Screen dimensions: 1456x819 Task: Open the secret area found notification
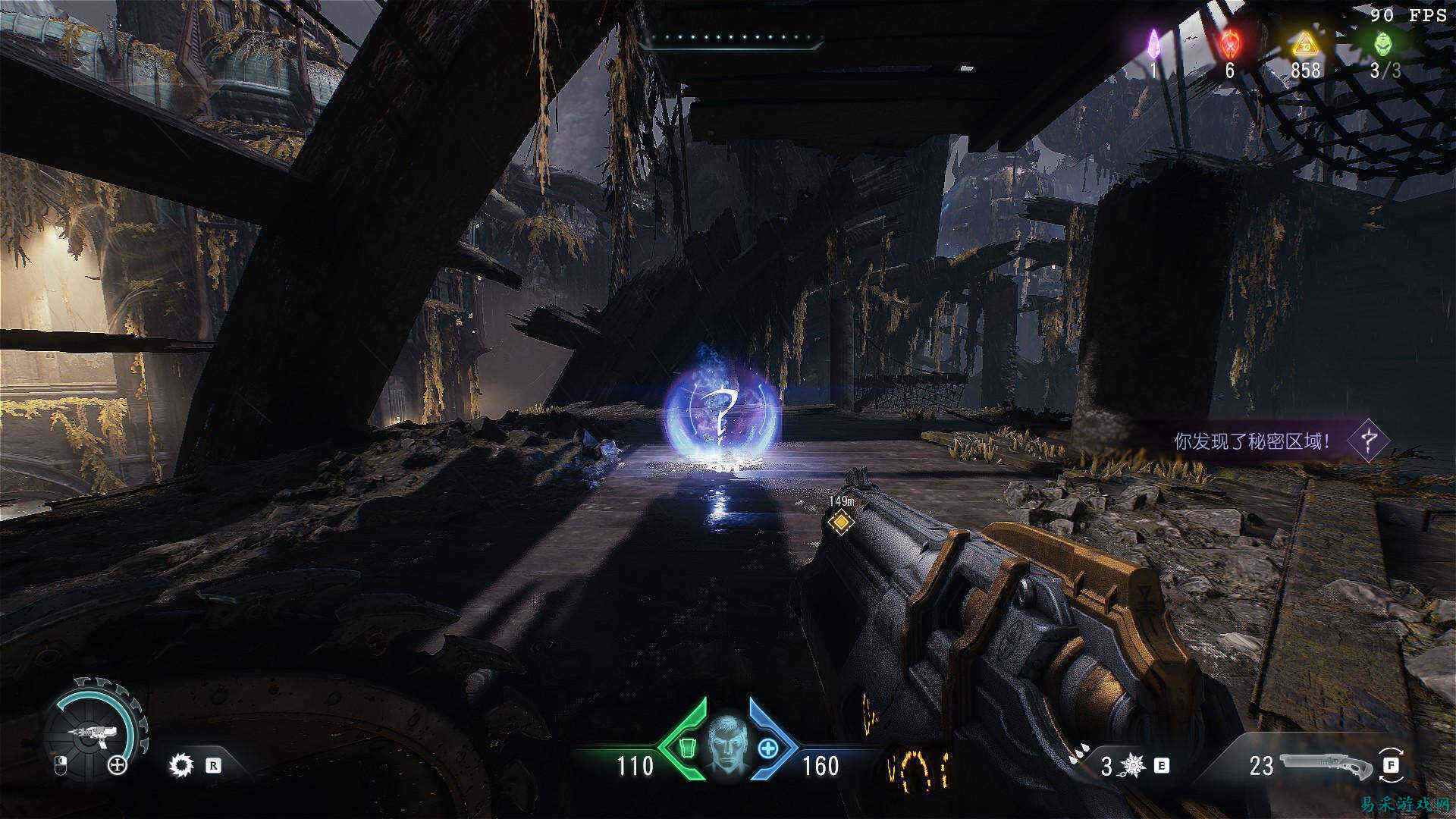(1274, 441)
